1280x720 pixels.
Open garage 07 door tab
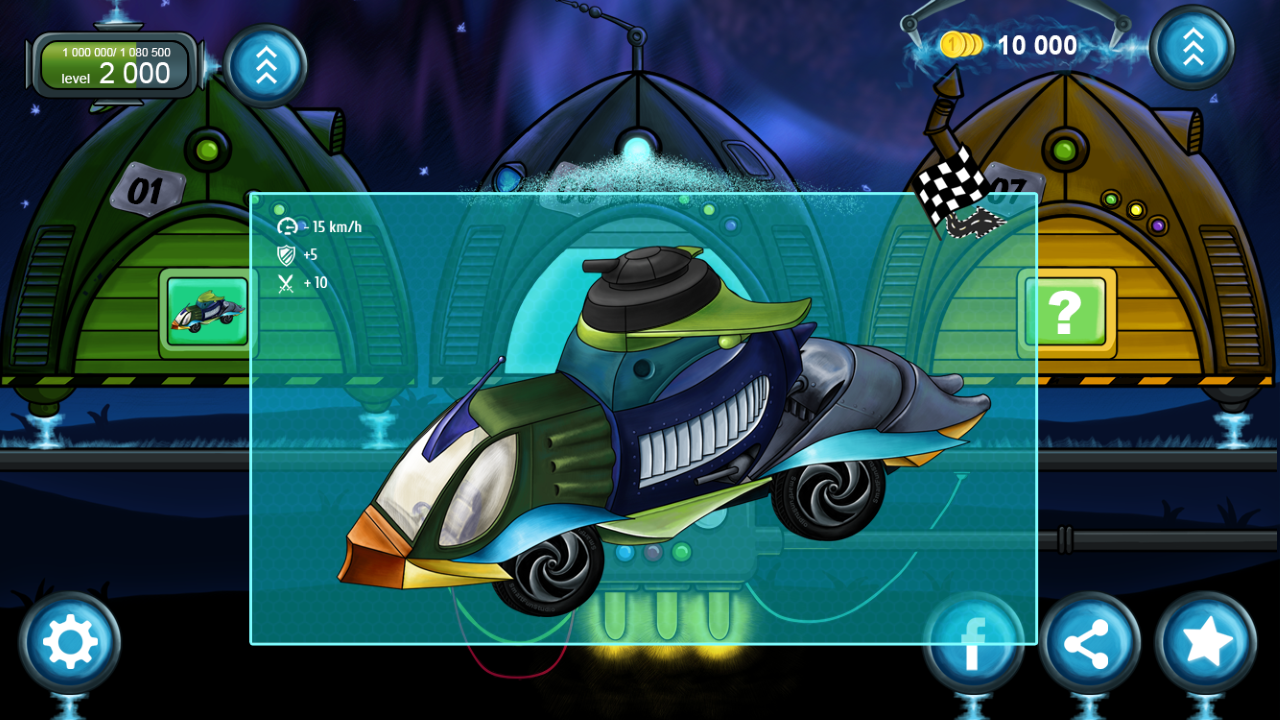pyautogui.click(x=1011, y=186)
